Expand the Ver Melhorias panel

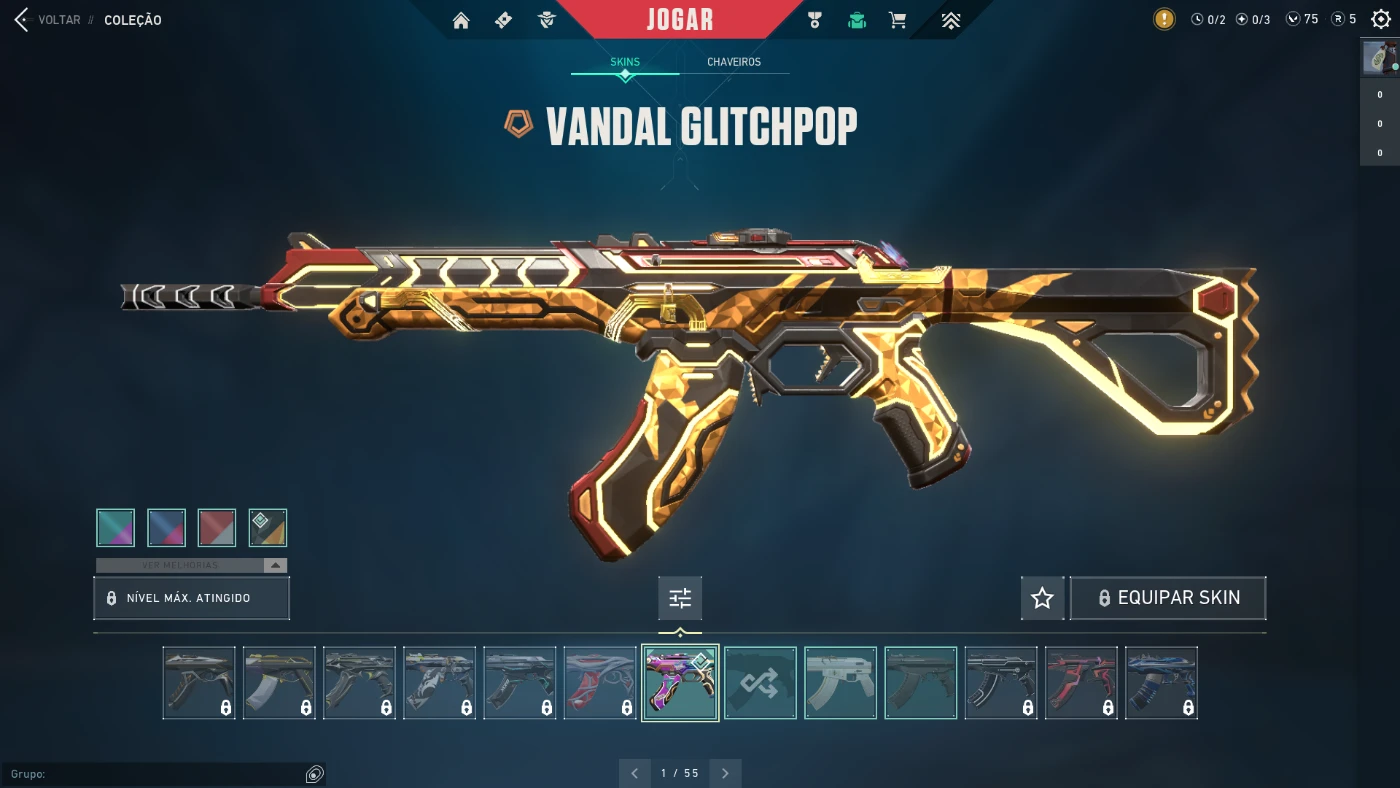point(191,565)
